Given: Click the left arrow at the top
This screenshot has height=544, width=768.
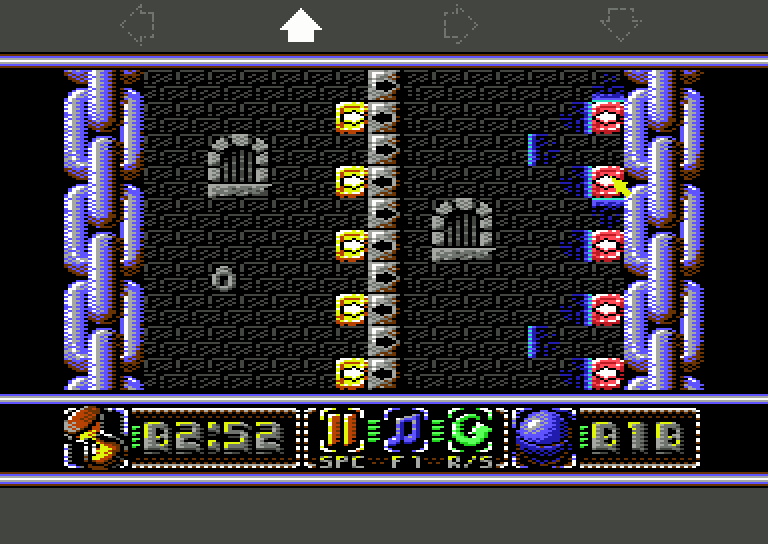Looking at the screenshot, I should pos(137,25).
